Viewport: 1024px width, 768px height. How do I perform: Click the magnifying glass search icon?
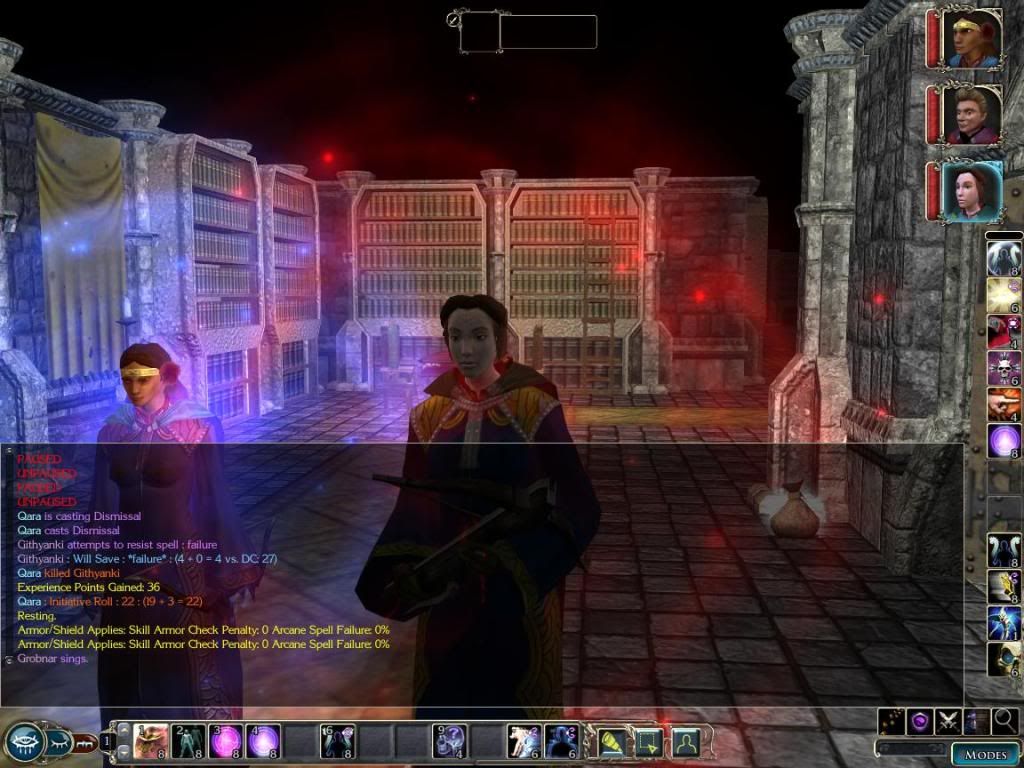click(1005, 720)
